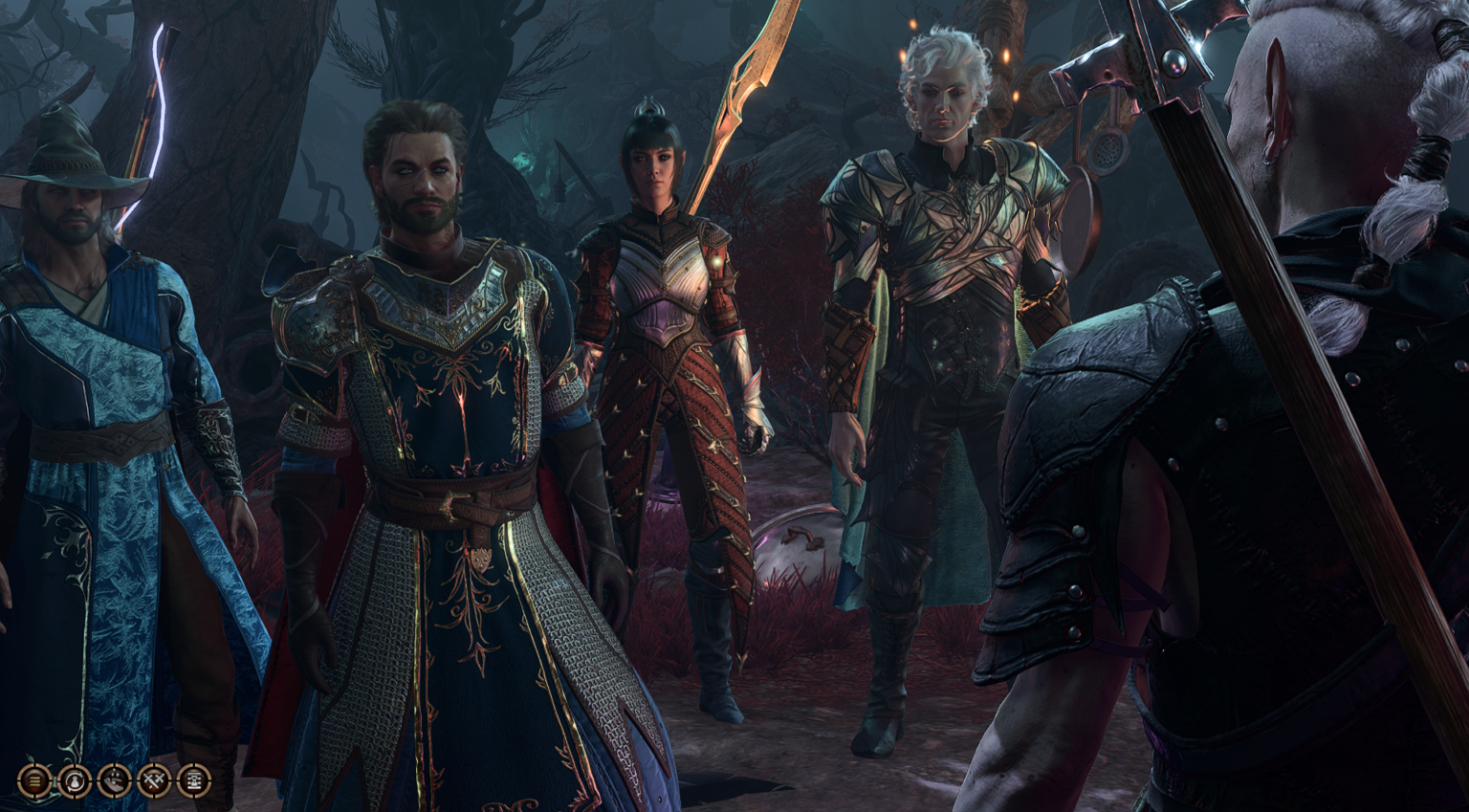
Task: Click the glowing staff behind Gale
Action: 153,115
